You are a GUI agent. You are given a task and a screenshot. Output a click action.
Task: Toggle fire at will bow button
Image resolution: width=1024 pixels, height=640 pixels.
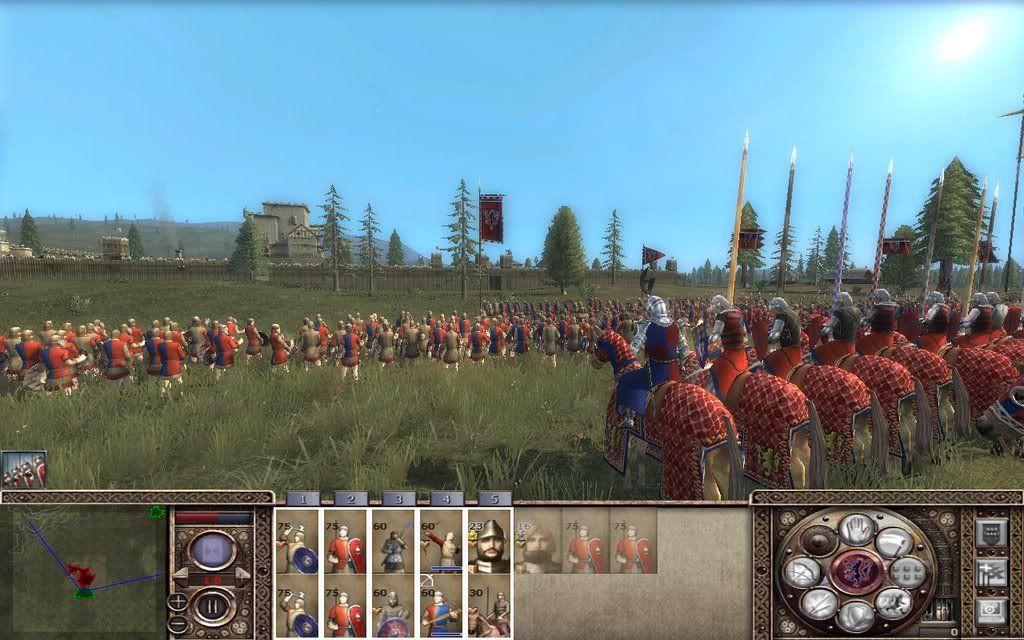(802, 572)
